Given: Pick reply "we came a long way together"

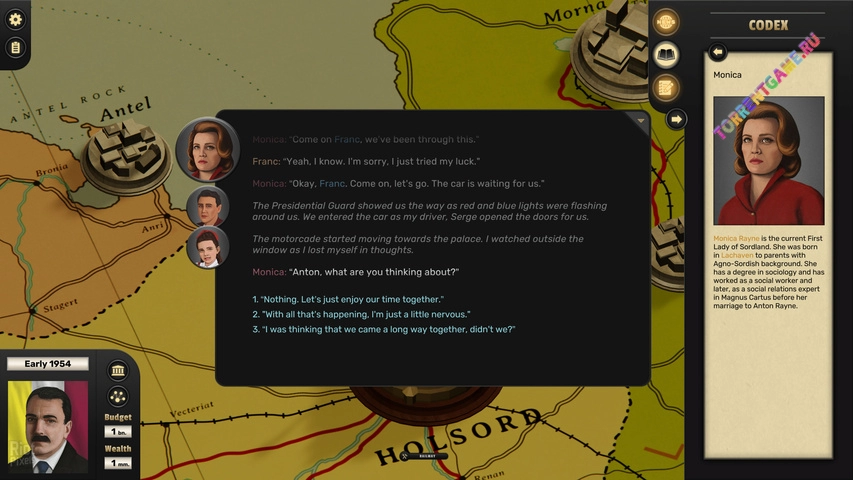Looking at the screenshot, I should (386, 329).
